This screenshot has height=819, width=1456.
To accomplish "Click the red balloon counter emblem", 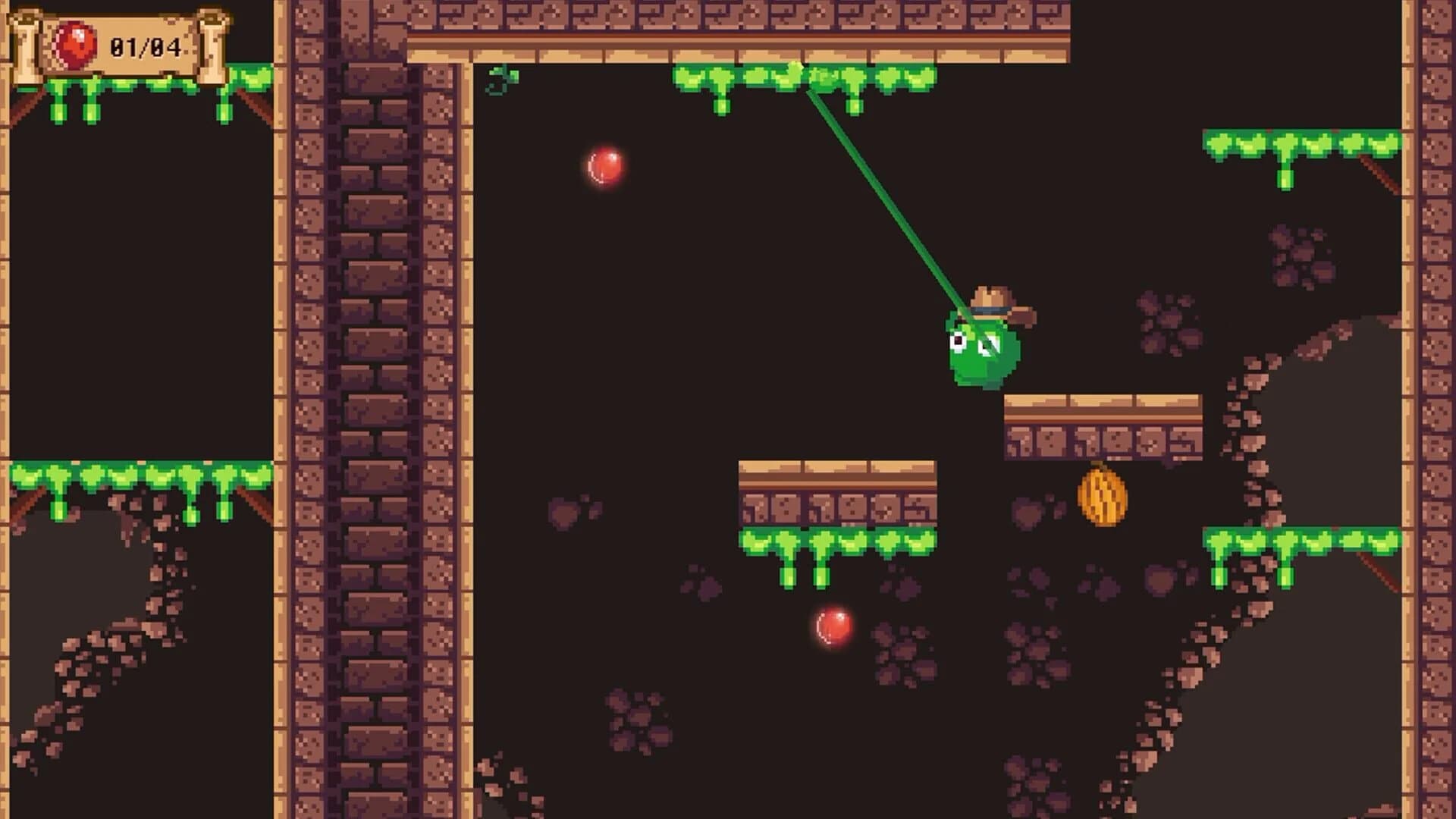I will pos(74,44).
